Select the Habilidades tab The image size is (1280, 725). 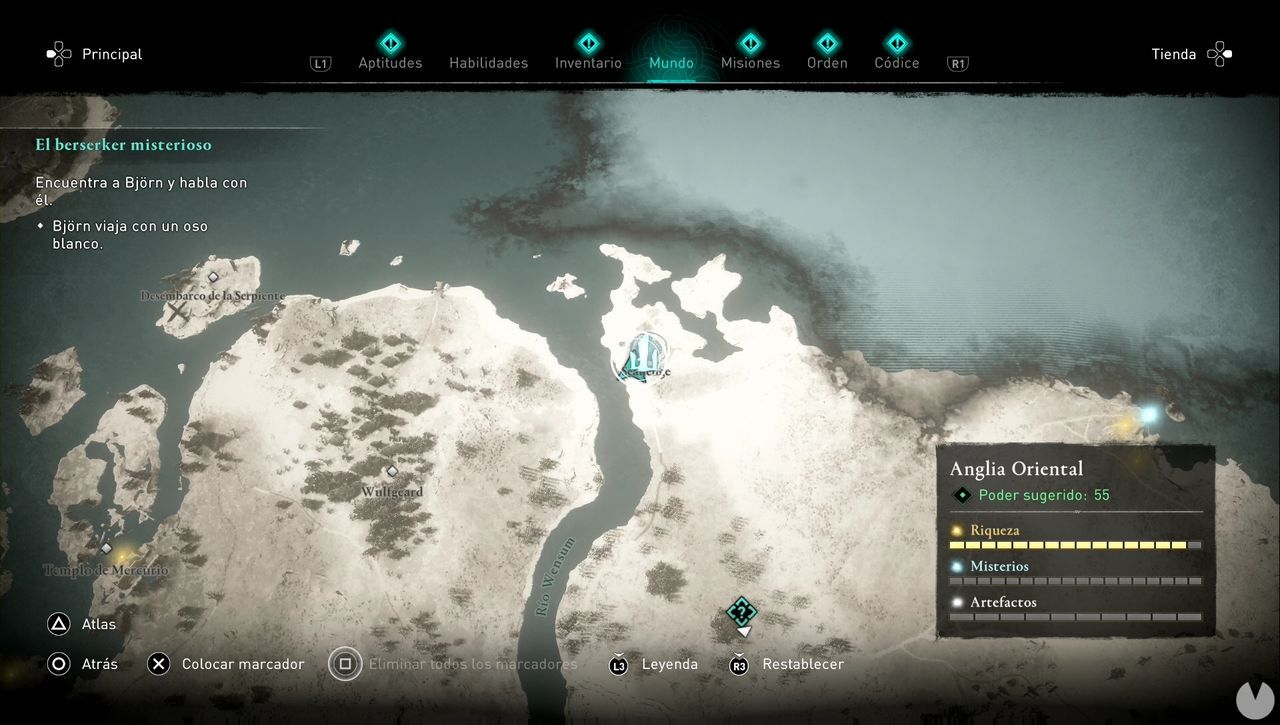point(489,62)
